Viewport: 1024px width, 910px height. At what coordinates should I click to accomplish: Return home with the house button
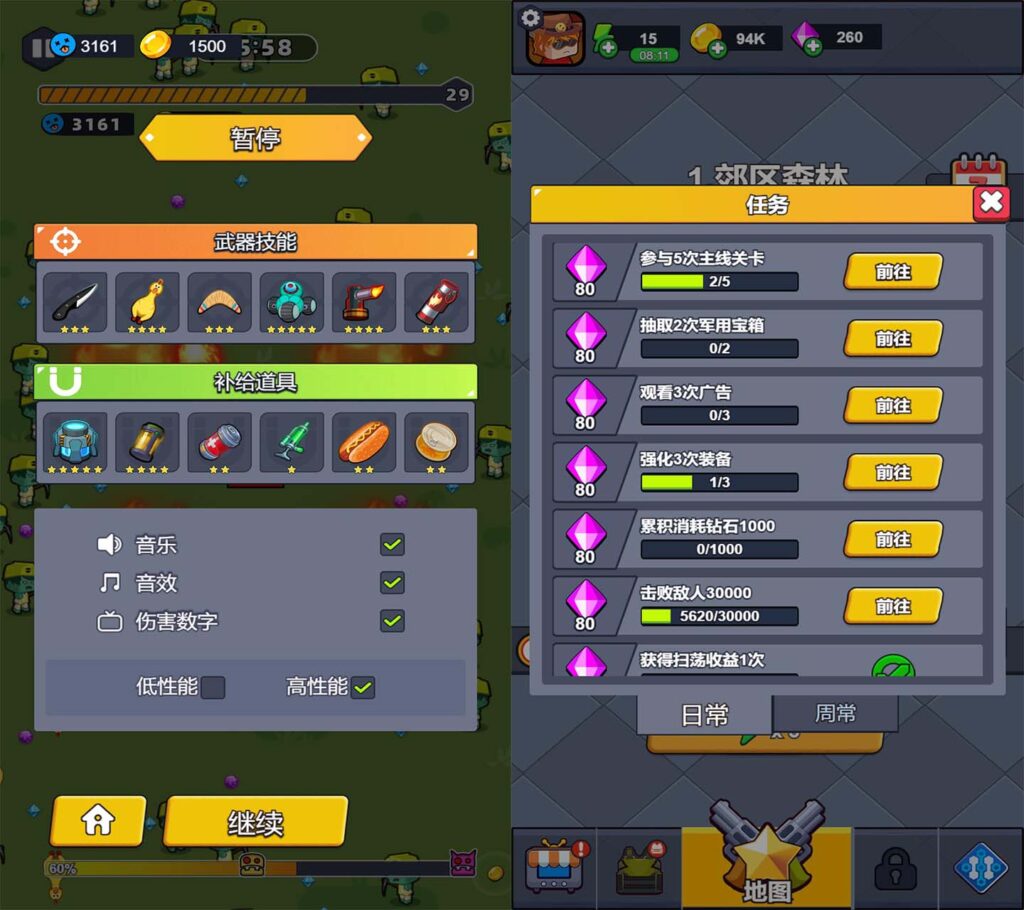pos(98,821)
